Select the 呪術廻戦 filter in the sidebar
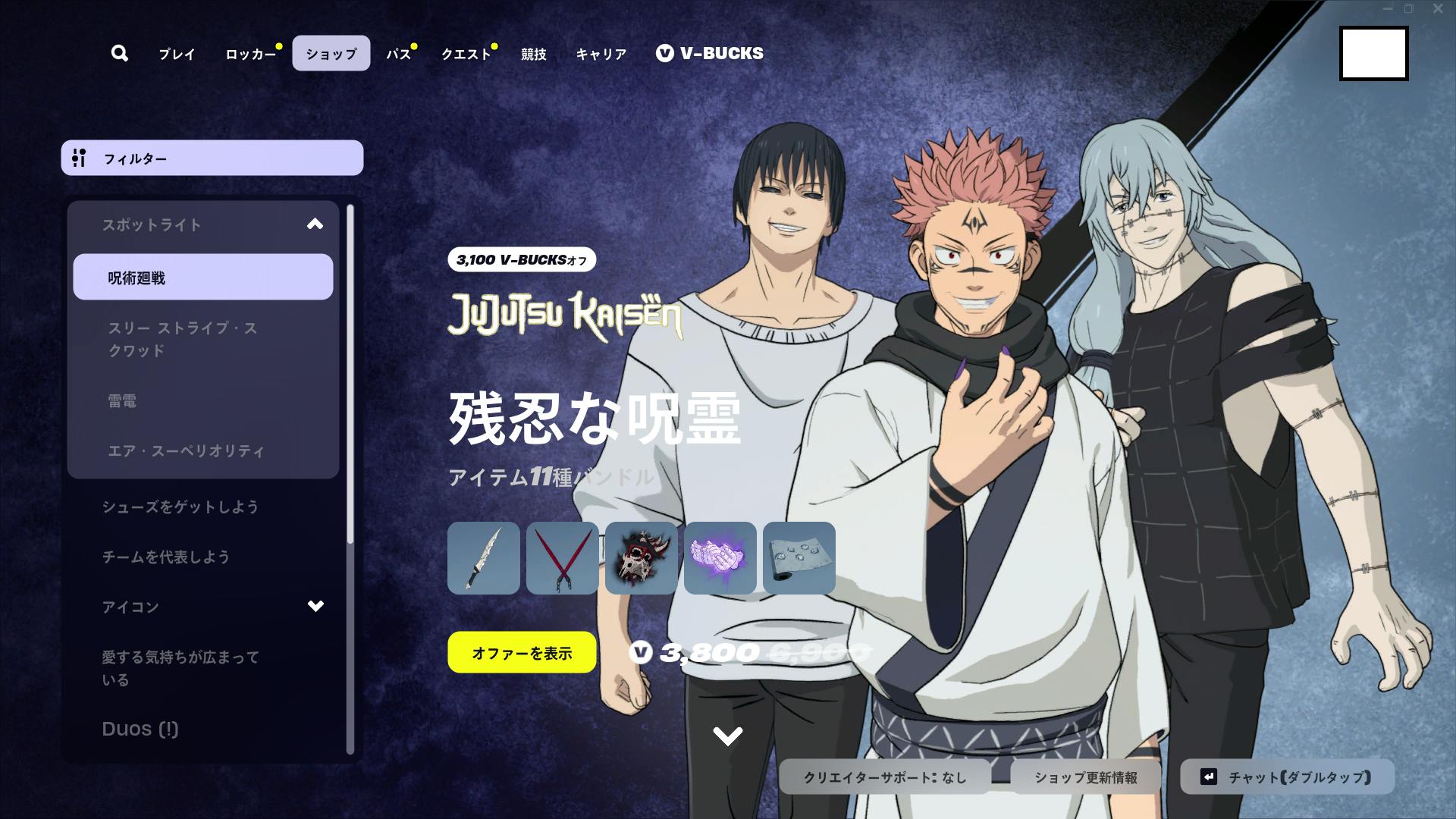This screenshot has height=819, width=1456. pos(202,278)
